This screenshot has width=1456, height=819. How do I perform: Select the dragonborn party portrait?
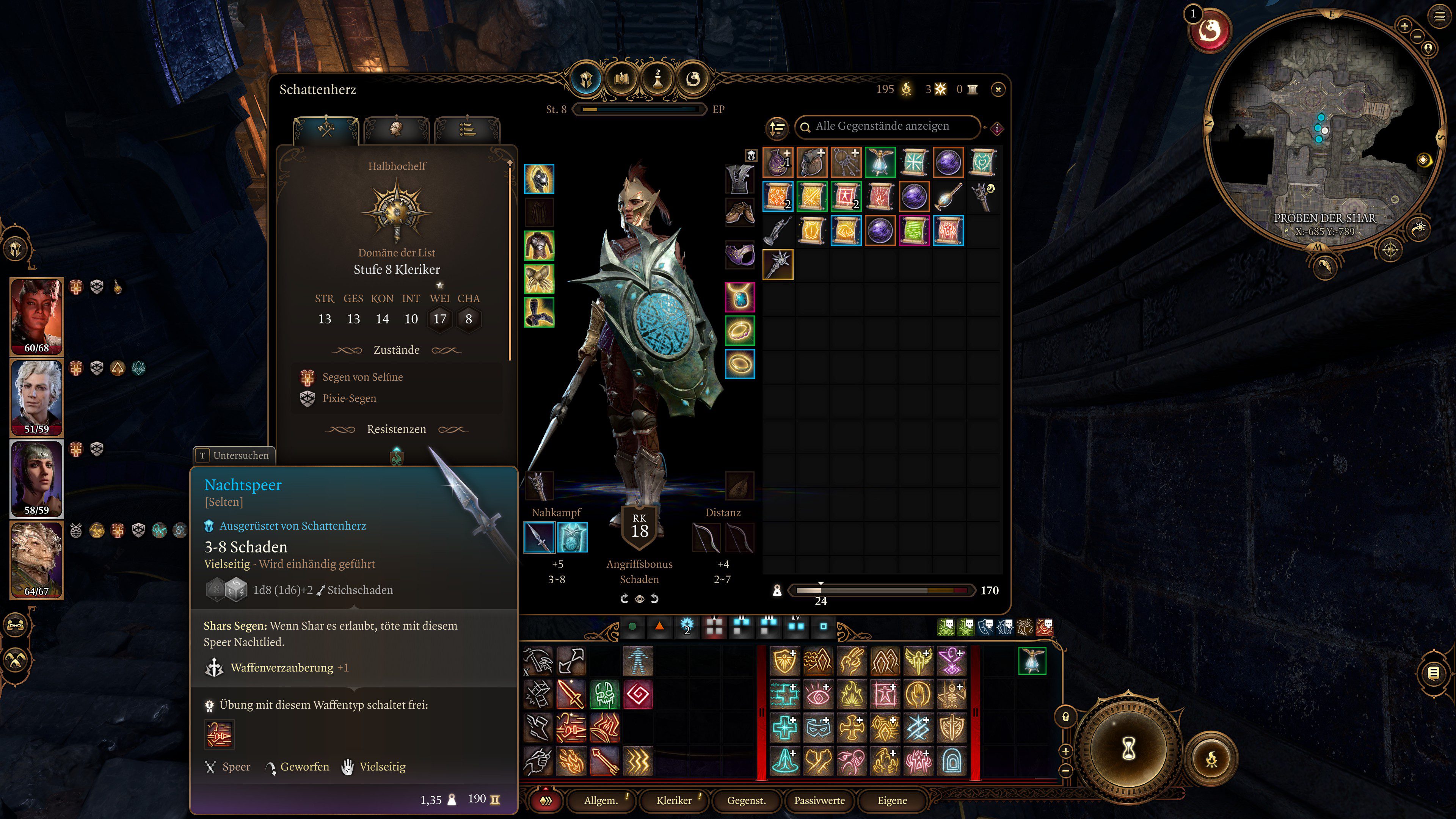pyautogui.click(x=37, y=560)
